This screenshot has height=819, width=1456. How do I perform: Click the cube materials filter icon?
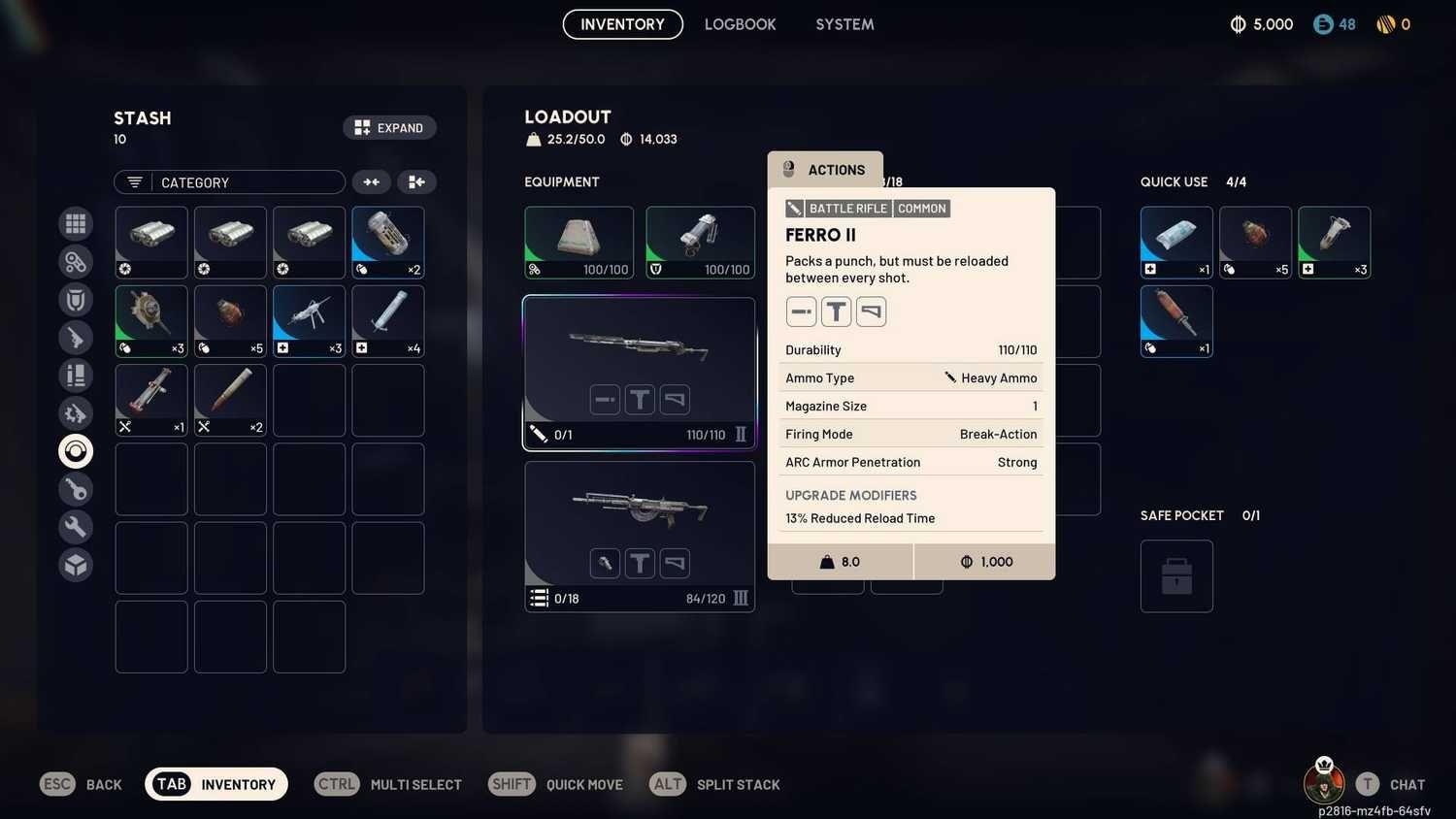point(76,564)
